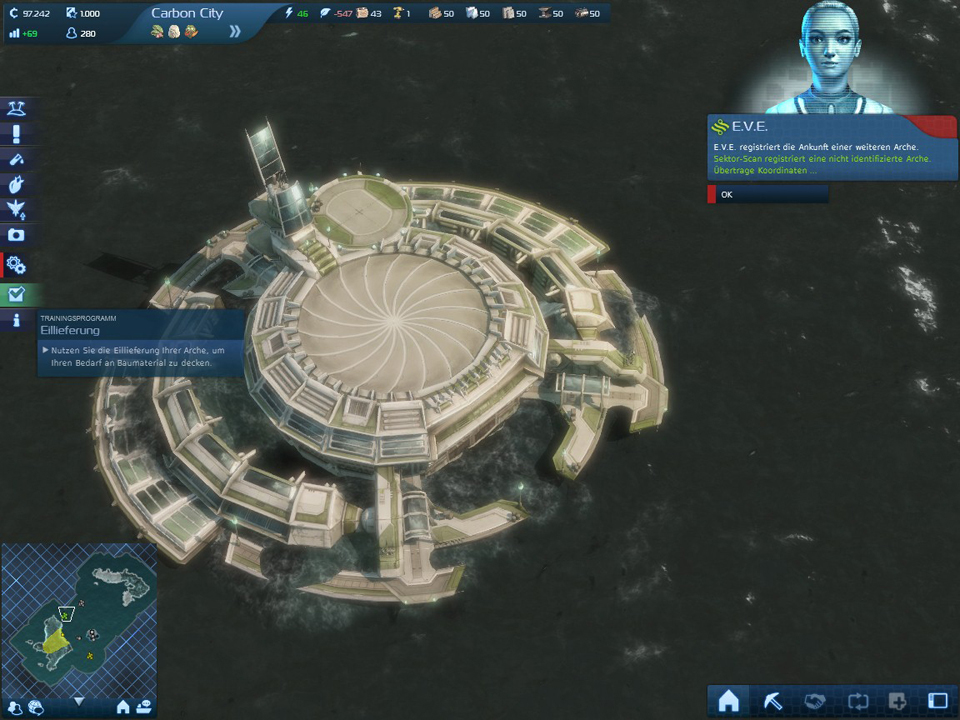Image resolution: width=960 pixels, height=720 pixels.
Task: Expand the Carbon City panel double arrow
Action: click(x=235, y=31)
